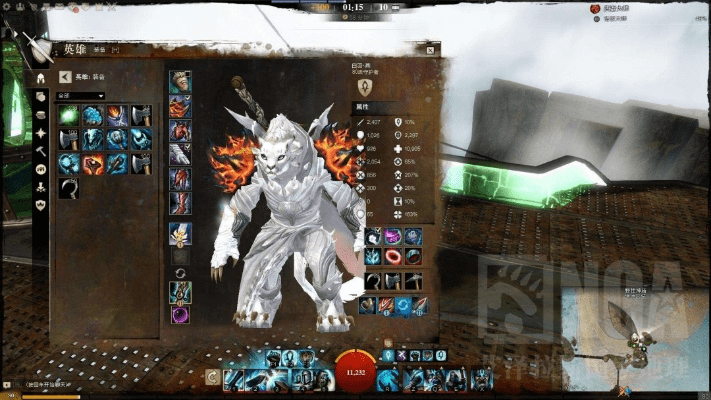Open the minimap in the corner

tap(632, 340)
